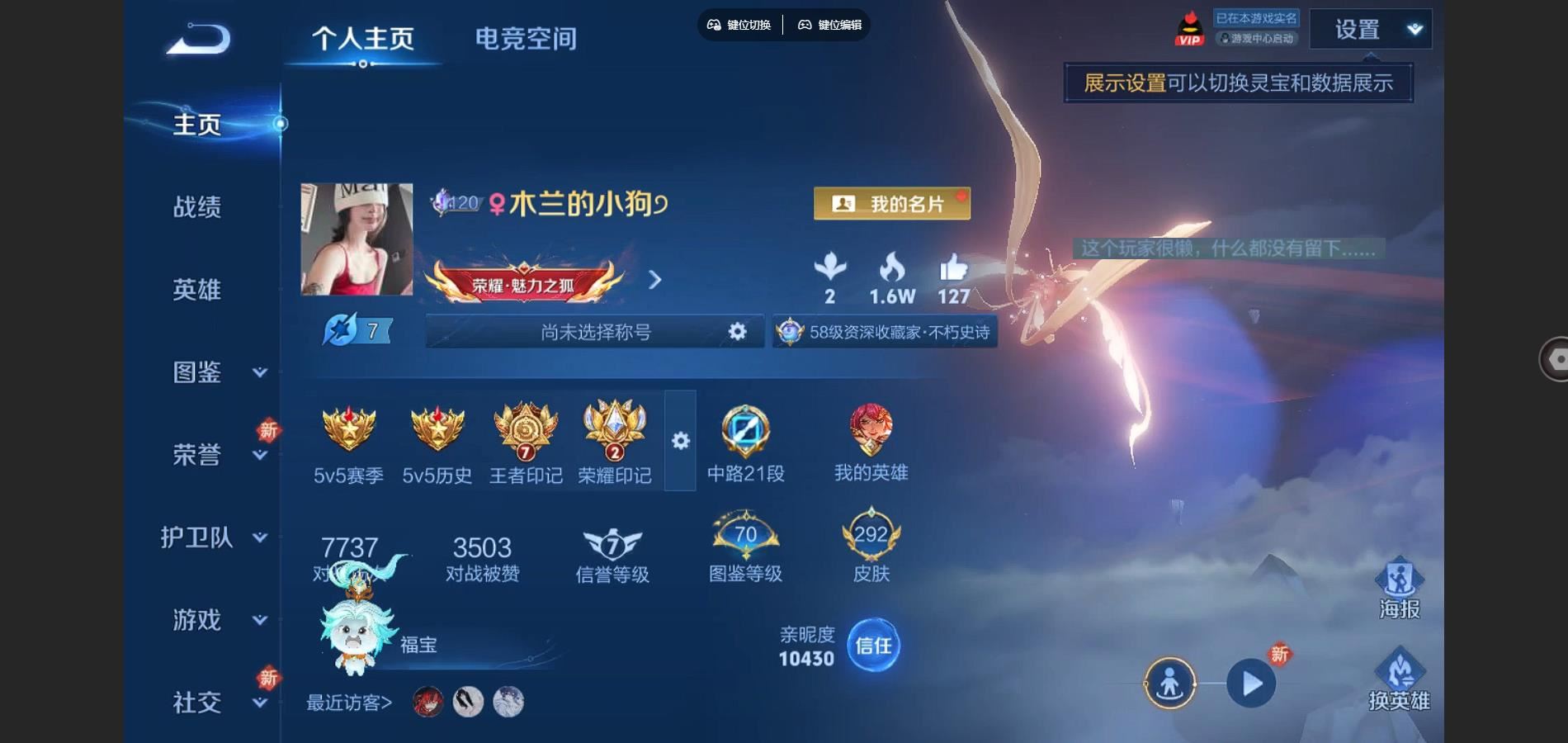Click the 键位切换 overlay button
The width and height of the screenshot is (1568, 743).
click(739, 25)
